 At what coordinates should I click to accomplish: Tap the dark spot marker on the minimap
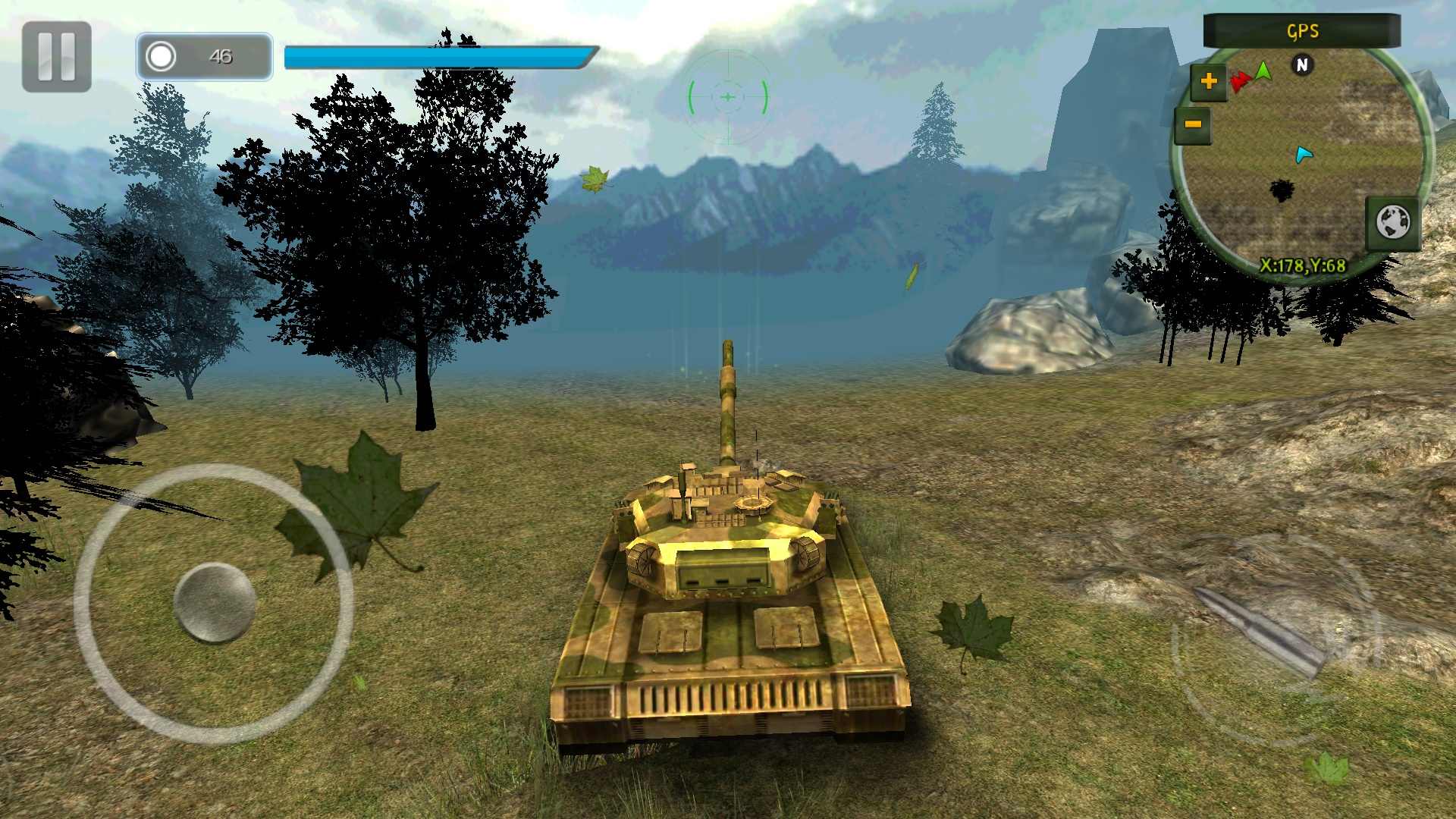[x=1282, y=189]
